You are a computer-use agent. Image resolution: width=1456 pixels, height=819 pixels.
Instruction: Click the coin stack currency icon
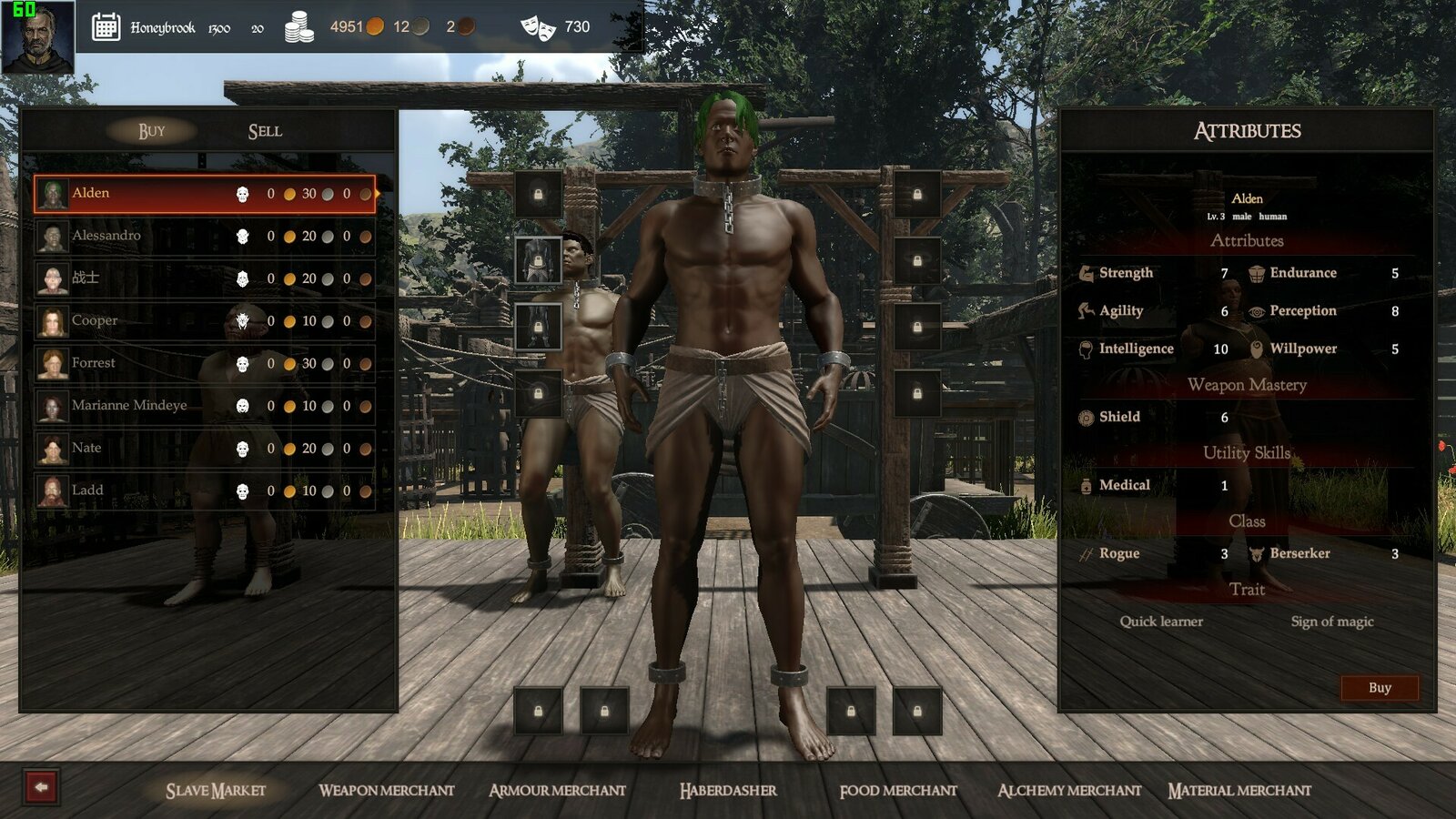pos(298,28)
